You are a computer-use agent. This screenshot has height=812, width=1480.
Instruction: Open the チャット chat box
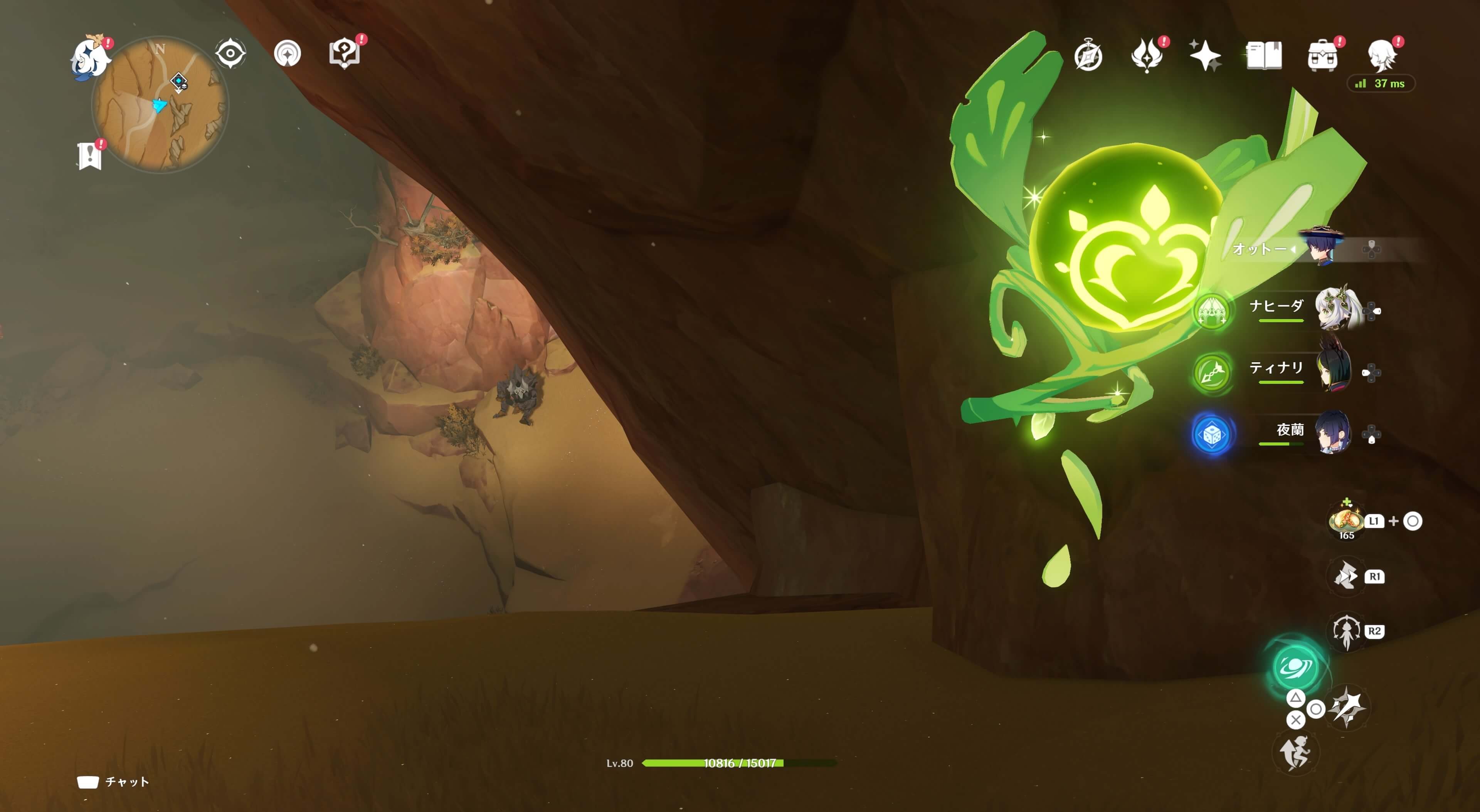pos(114,782)
